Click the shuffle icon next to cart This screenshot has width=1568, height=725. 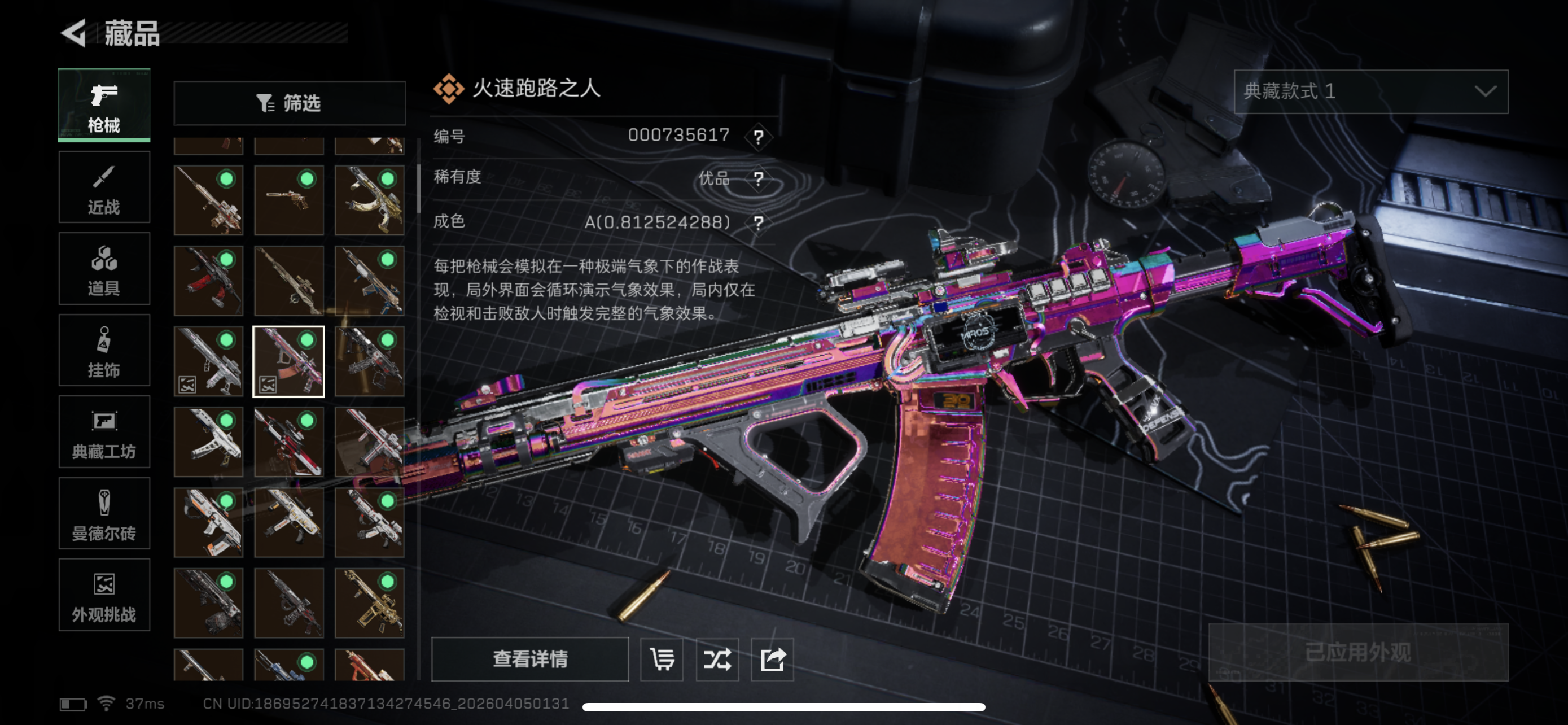[x=716, y=660]
